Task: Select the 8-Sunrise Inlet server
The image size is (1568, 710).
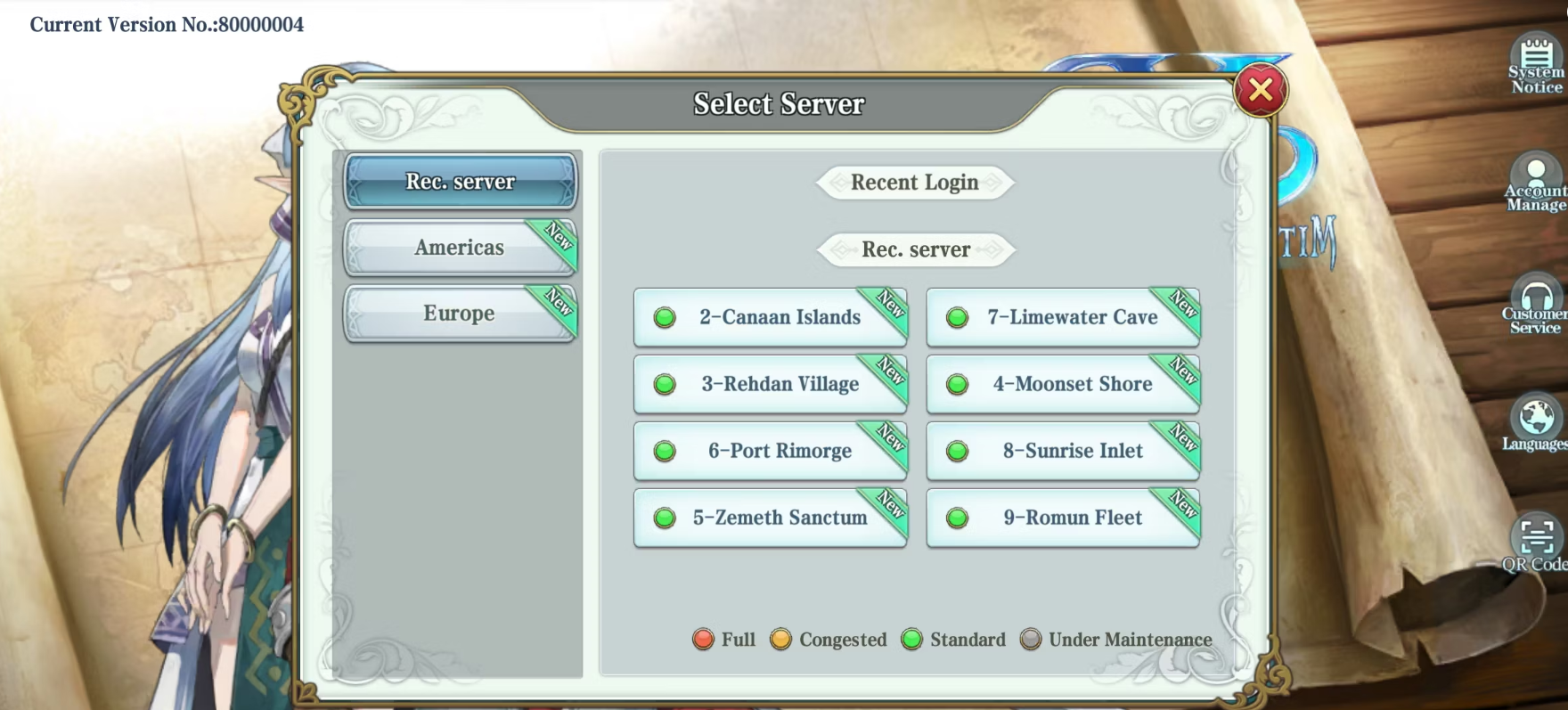Action: tap(1061, 451)
